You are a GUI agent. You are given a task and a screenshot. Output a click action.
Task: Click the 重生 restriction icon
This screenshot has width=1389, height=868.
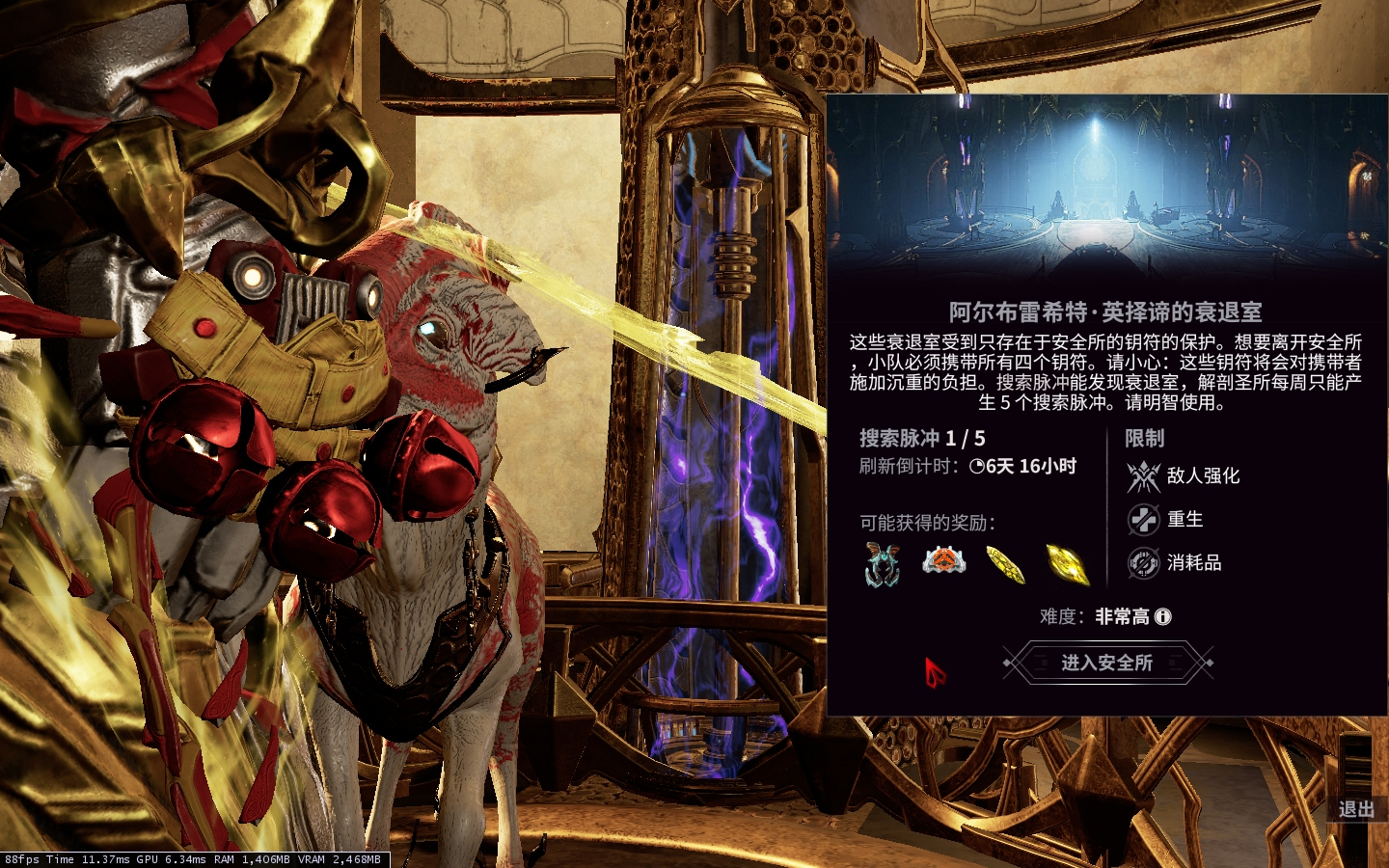(1143, 520)
